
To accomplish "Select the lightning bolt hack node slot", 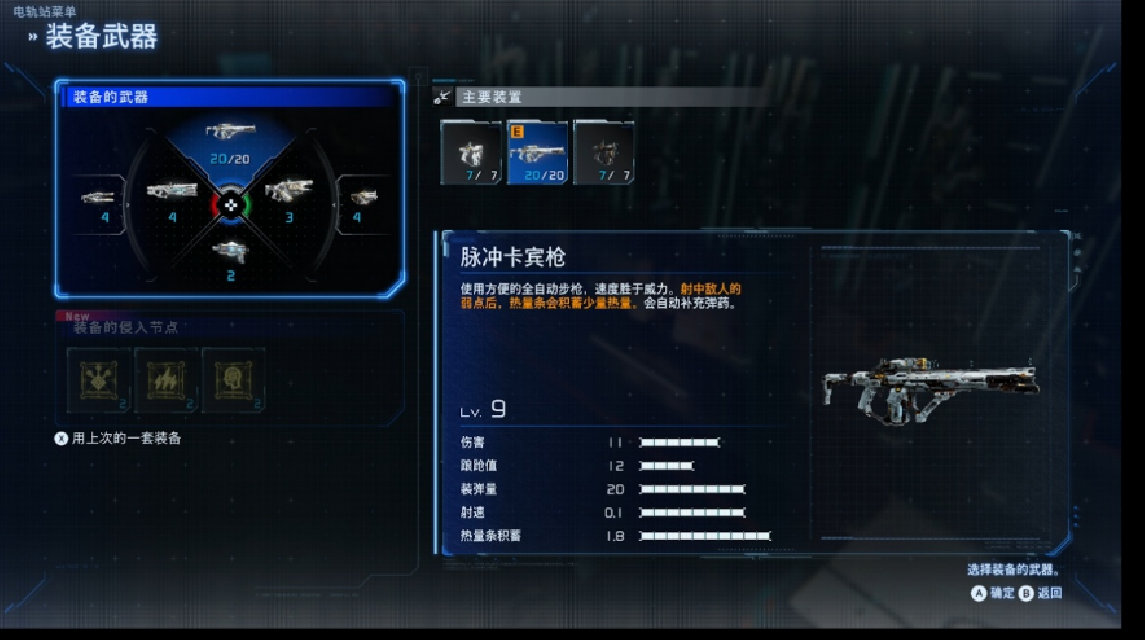I will (166, 379).
